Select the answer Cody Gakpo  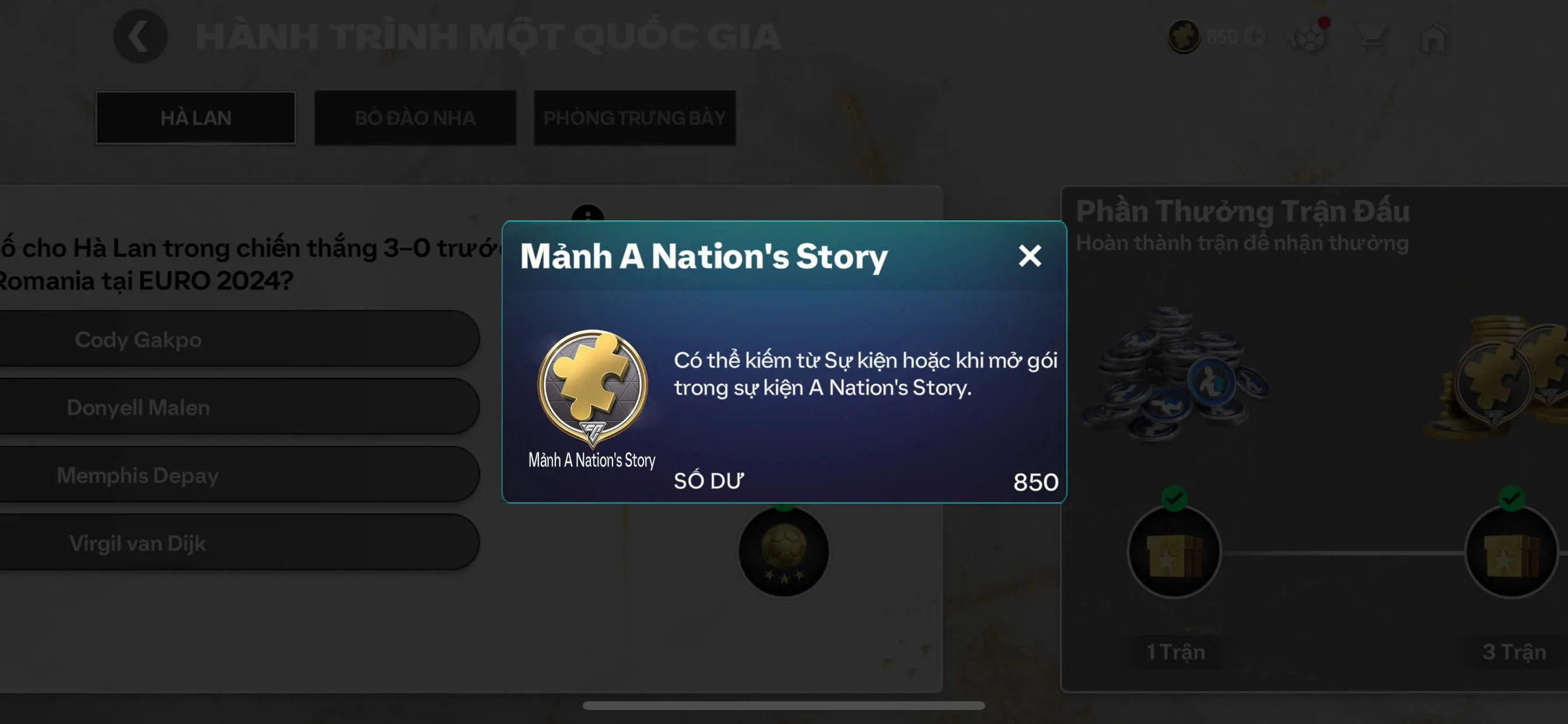[x=237, y=339]
